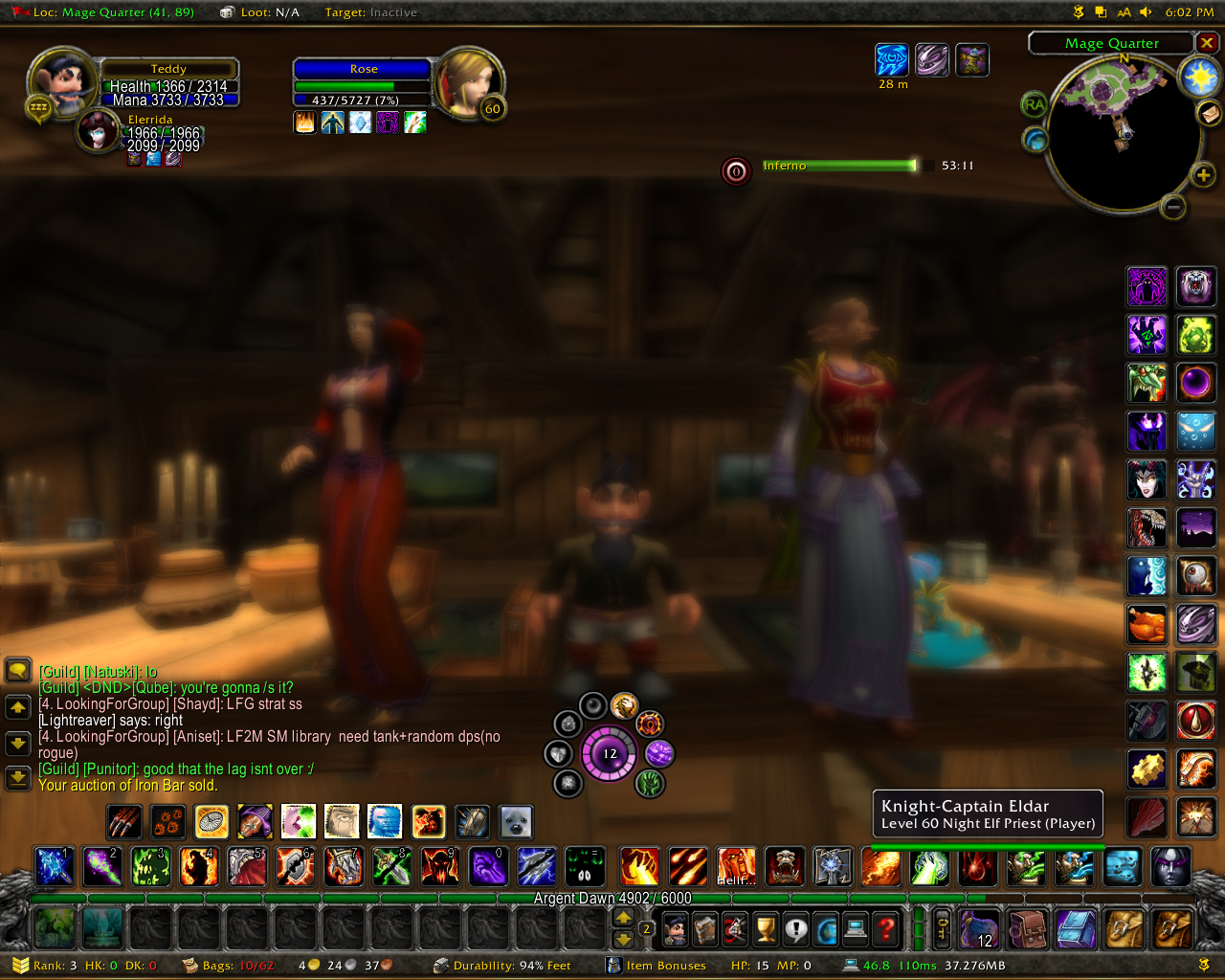Viewport: 1225px width, 980px height.
Task: Open the character info micro button
Action: (x=675, y=928)
